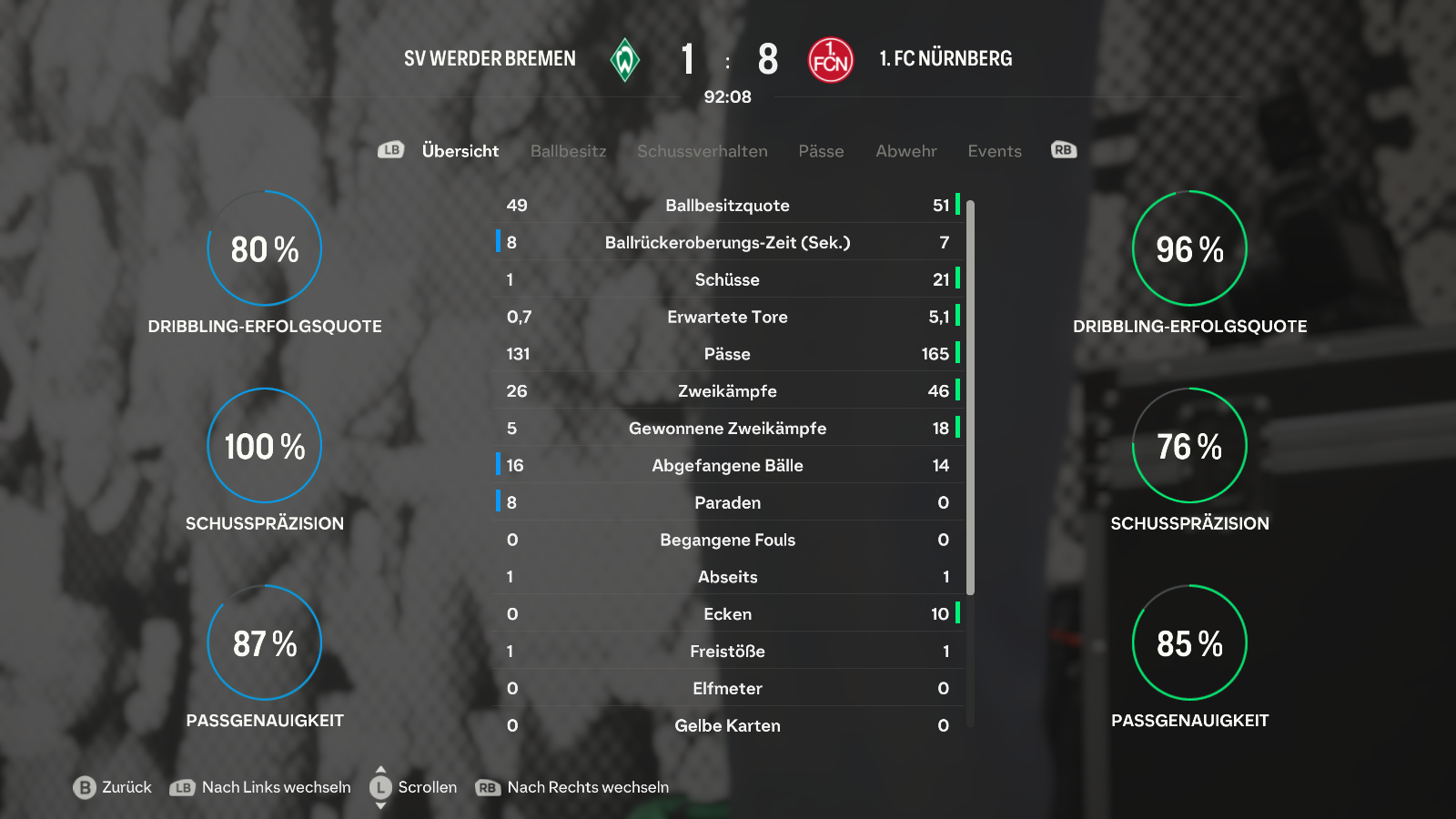1456x819 pixels.
Task: Show the Schussverhalten tab
Action: click(702, 151)
